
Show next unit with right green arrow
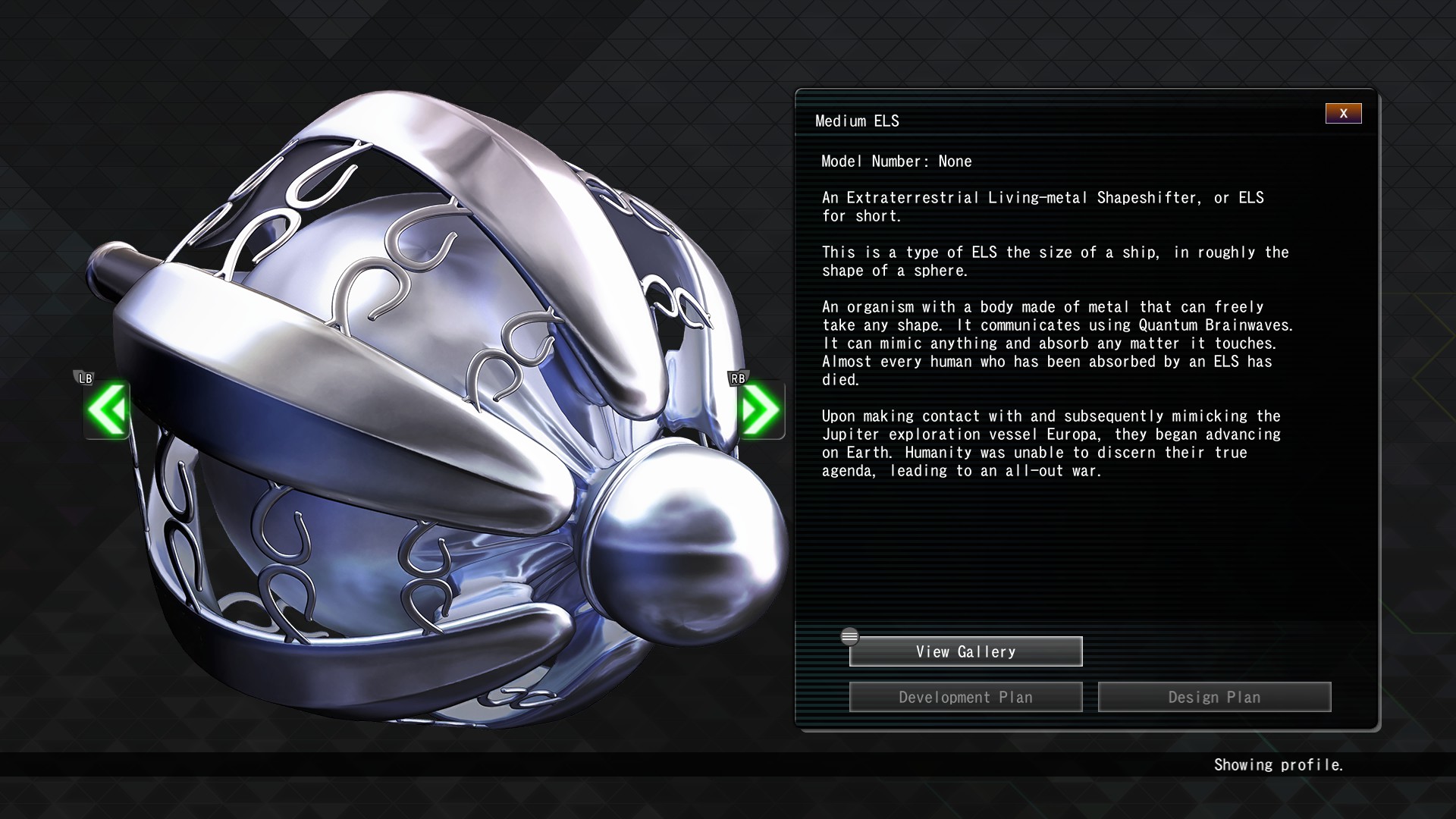[759, 410]
